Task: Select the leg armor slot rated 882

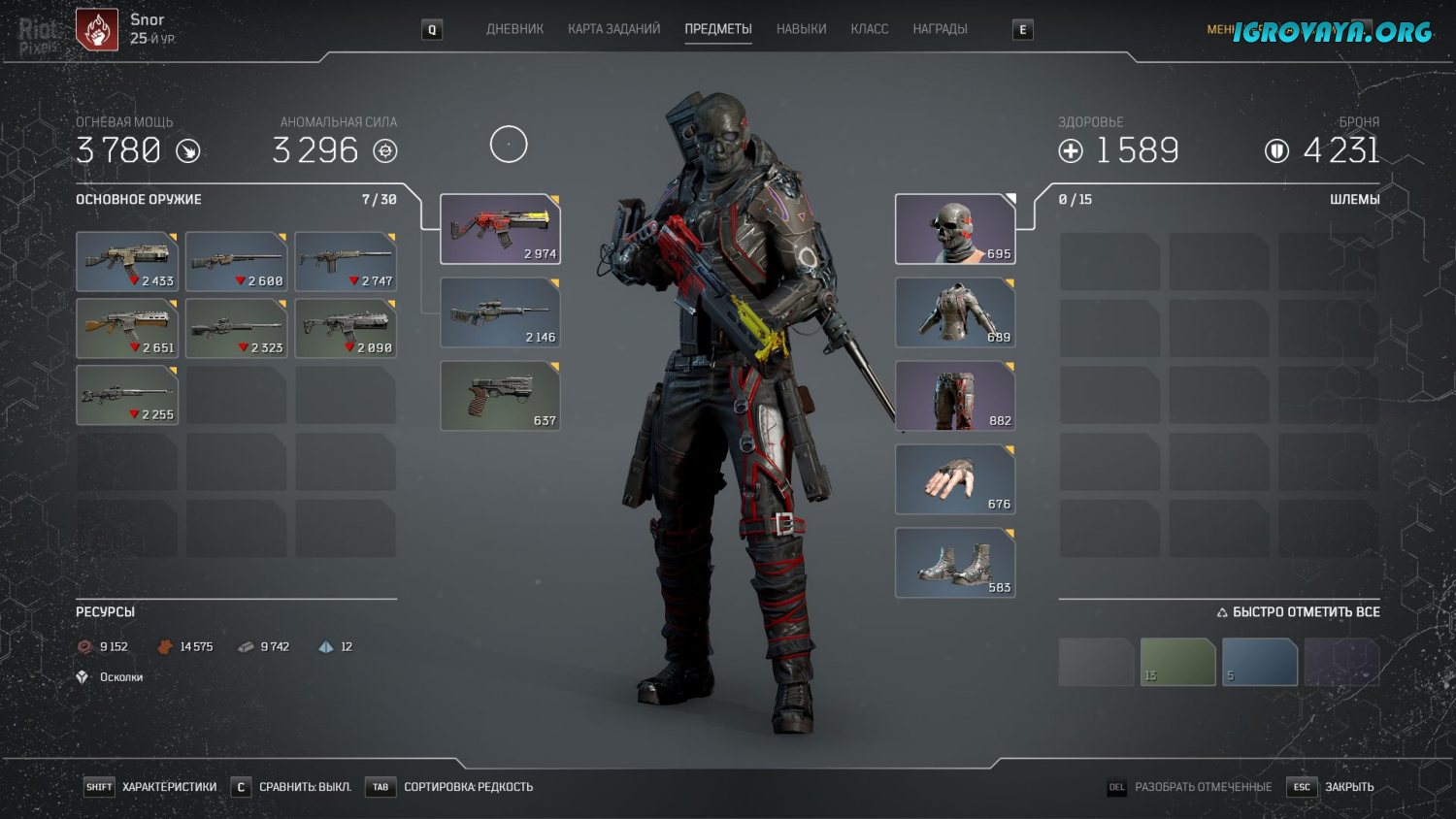Action: pos(955,396)
